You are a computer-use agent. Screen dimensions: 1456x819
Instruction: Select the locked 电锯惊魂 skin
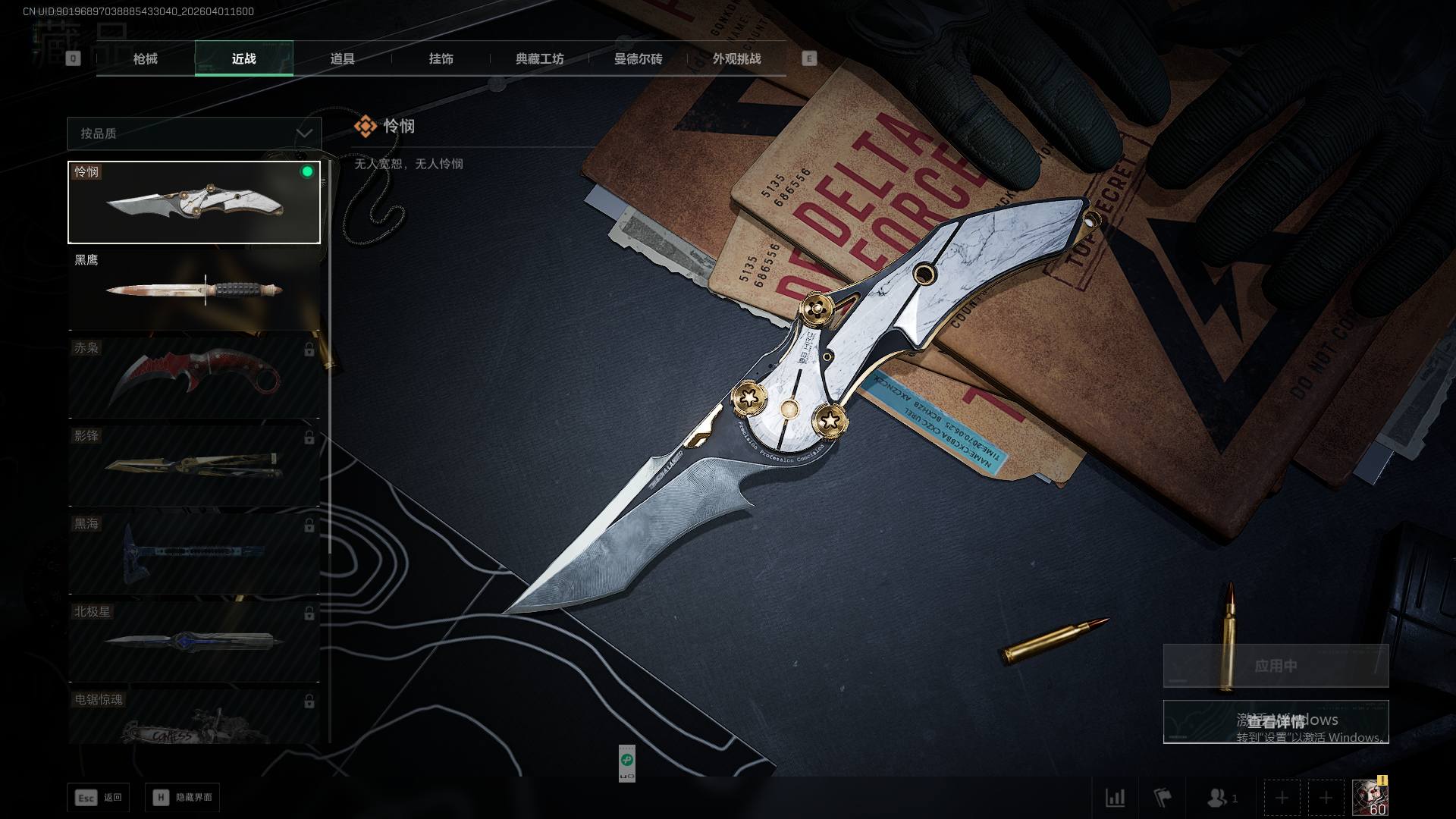(194, 717)
